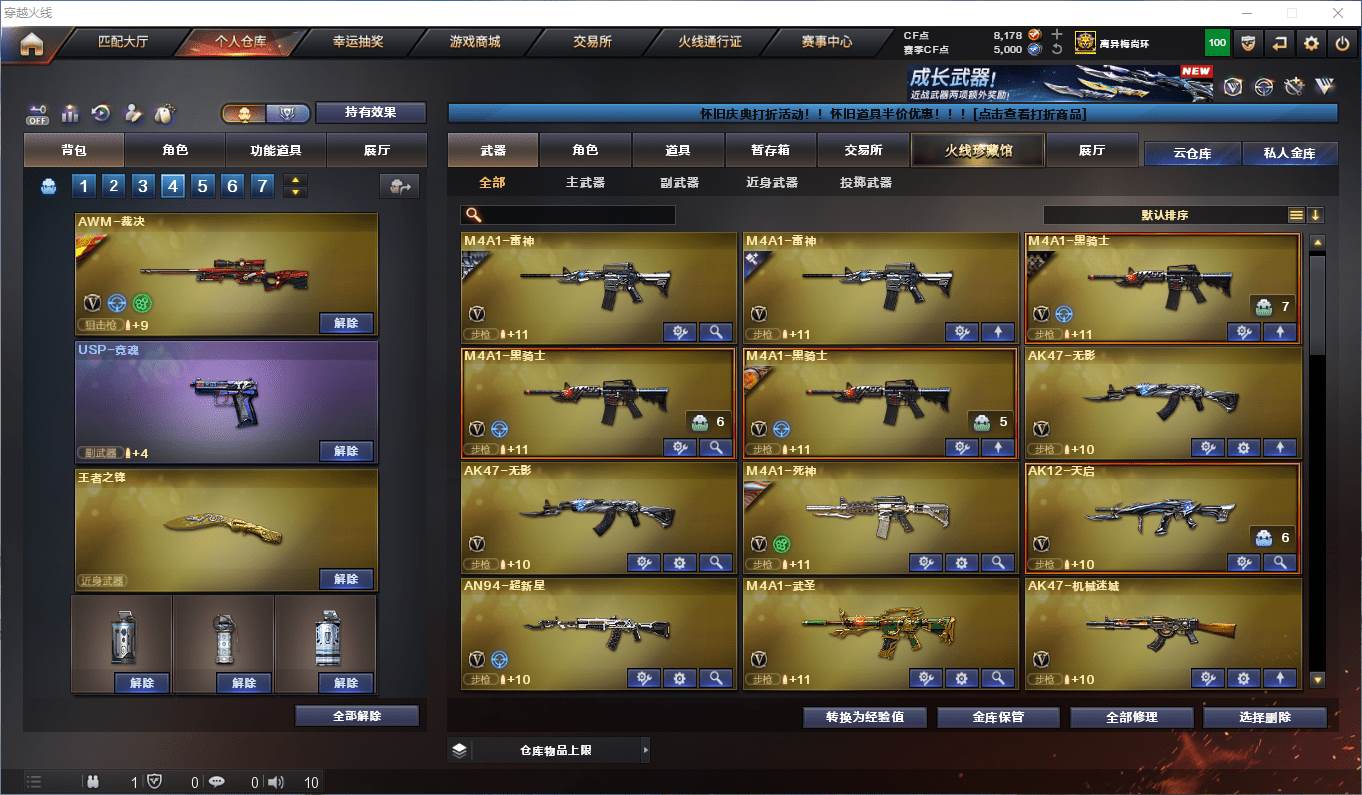Screen dimensions: 1362x795
Task: Unequip the AWM-裁决 sniper rifle
Action: click(346, 323)
